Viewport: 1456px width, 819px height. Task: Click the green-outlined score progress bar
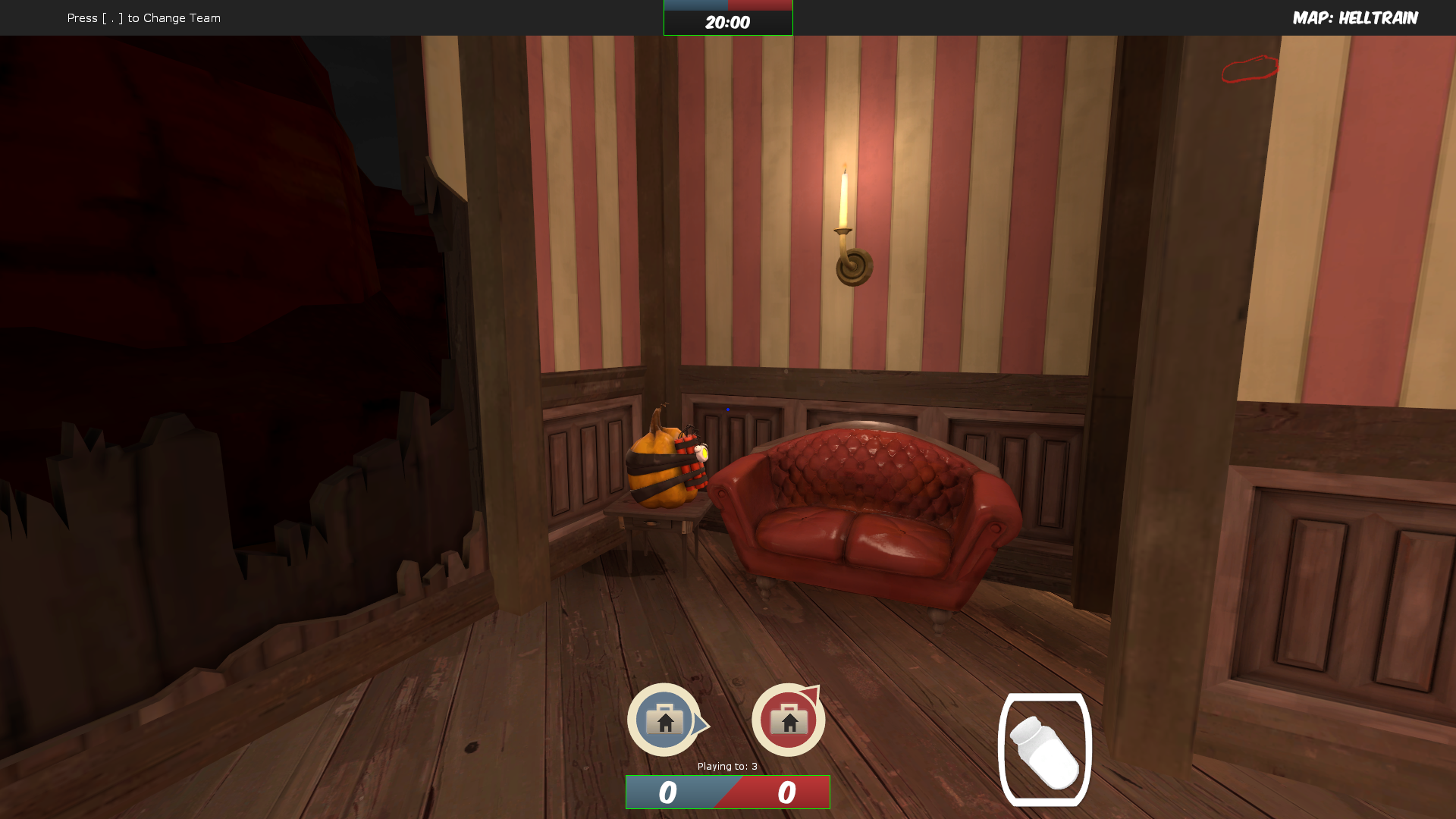(x=726, y=792)
